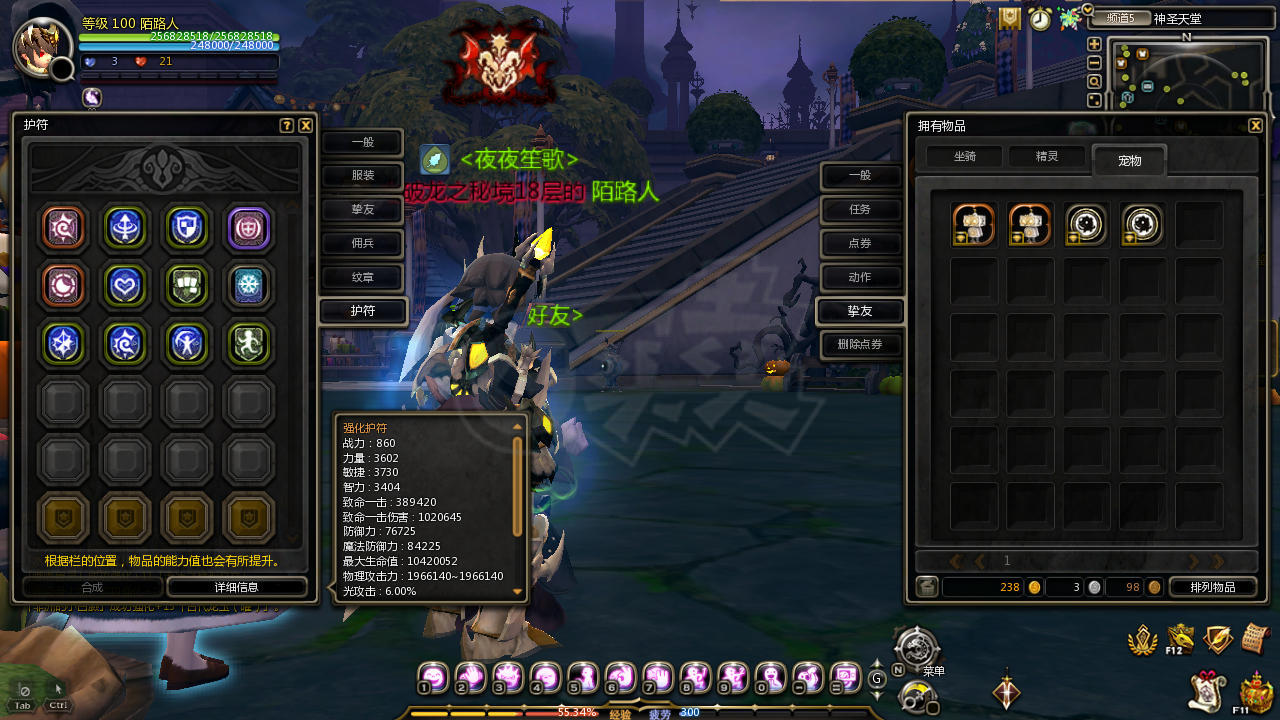This screenshot has width=1280, height=720.
Task: Open 详细信息 detailed info
Action: pos(237,587)
